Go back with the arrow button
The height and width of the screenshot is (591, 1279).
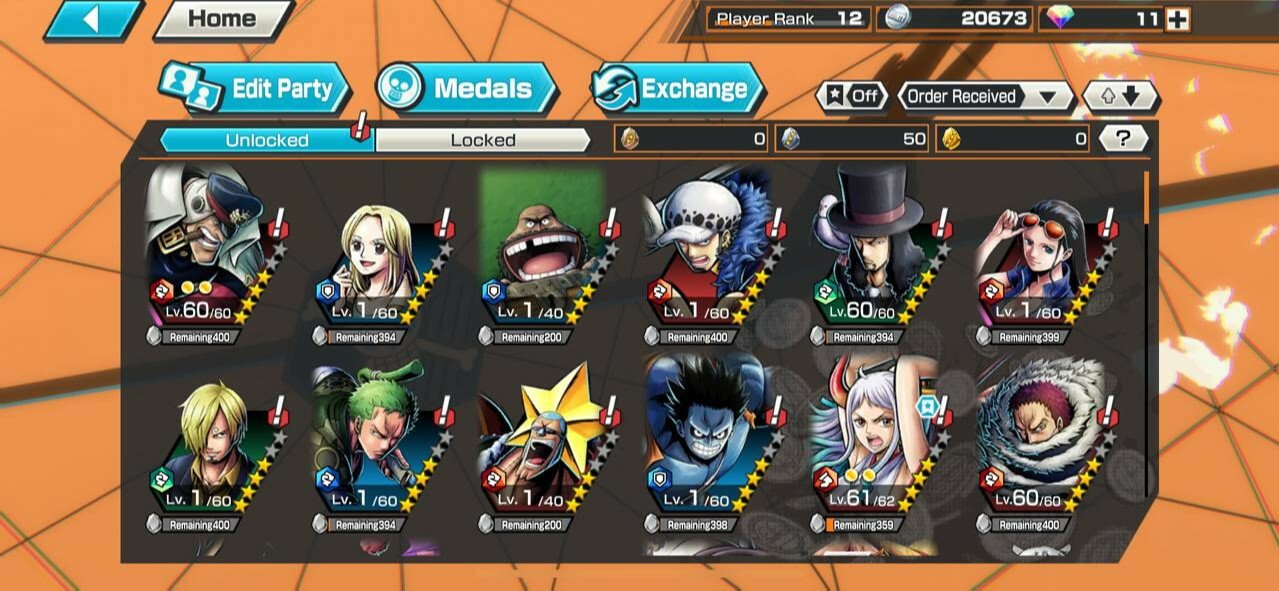click(93, 19)
